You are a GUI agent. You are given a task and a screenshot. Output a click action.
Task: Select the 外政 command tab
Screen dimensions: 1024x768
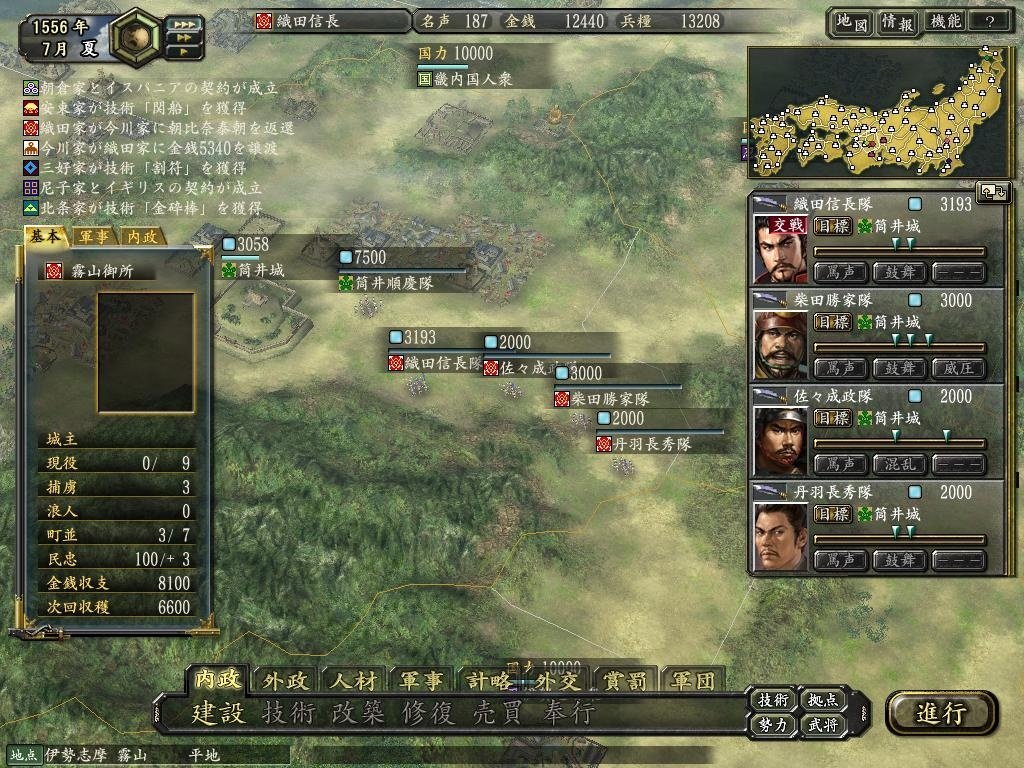click(x=285, y=681)
